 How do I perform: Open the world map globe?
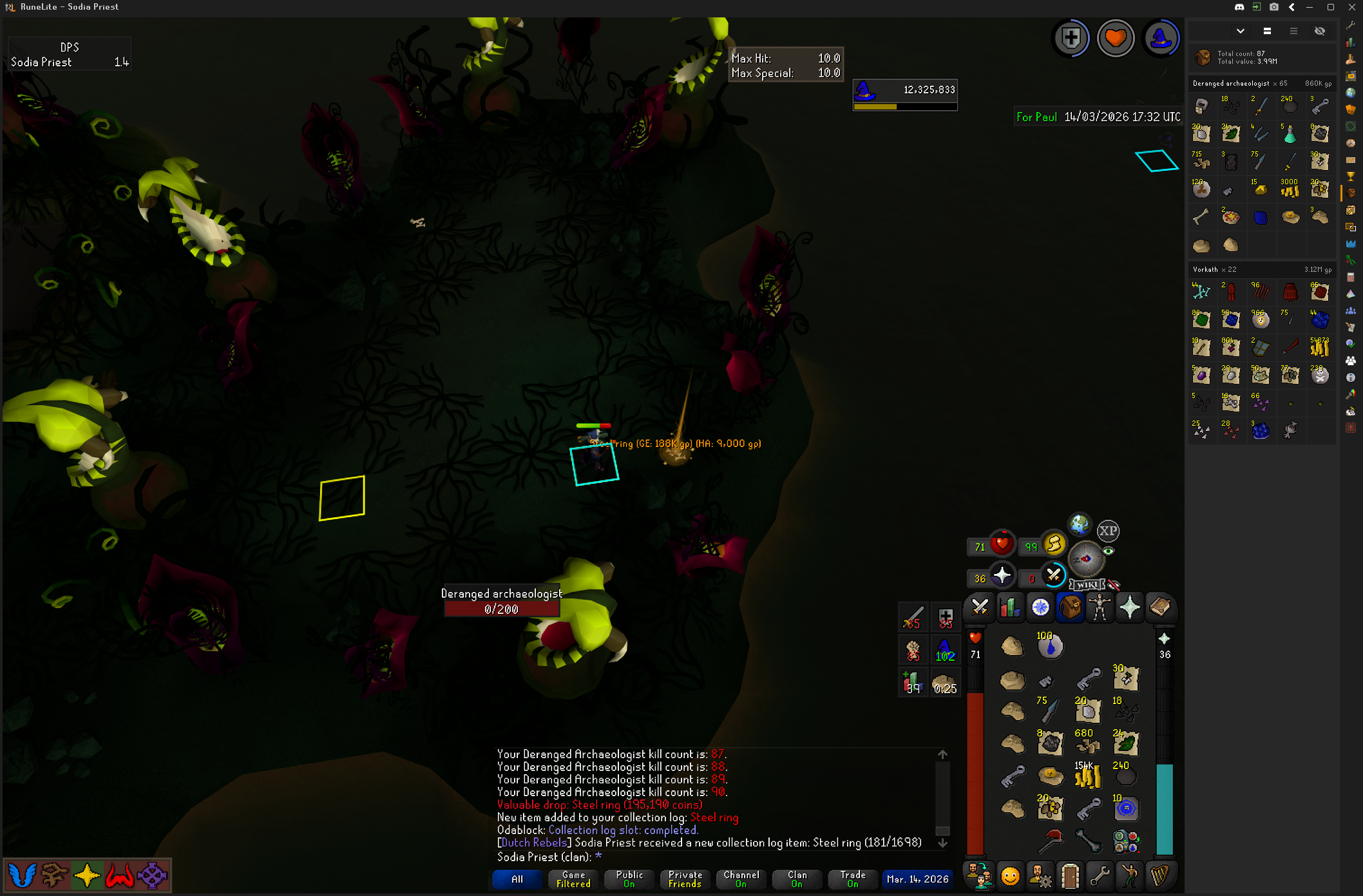1080,525
